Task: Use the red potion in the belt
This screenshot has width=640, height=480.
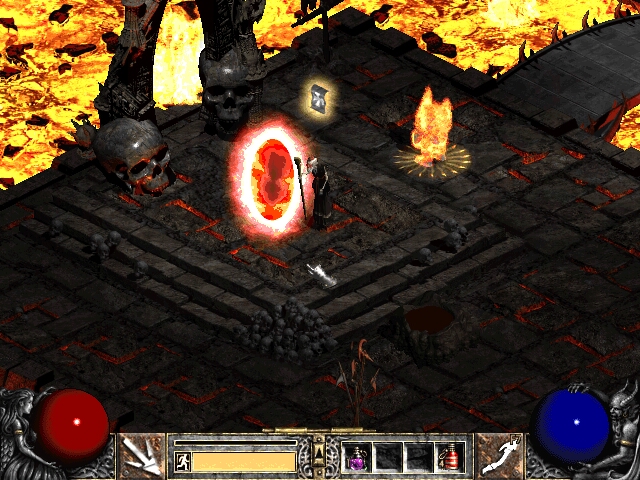Action: point(448,457)
